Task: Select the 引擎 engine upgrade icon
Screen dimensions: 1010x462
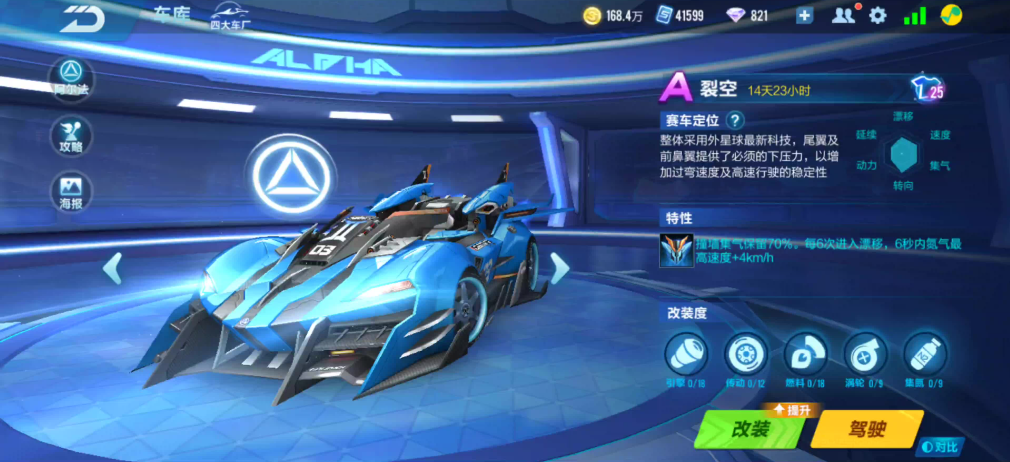Action: [686, 353]
